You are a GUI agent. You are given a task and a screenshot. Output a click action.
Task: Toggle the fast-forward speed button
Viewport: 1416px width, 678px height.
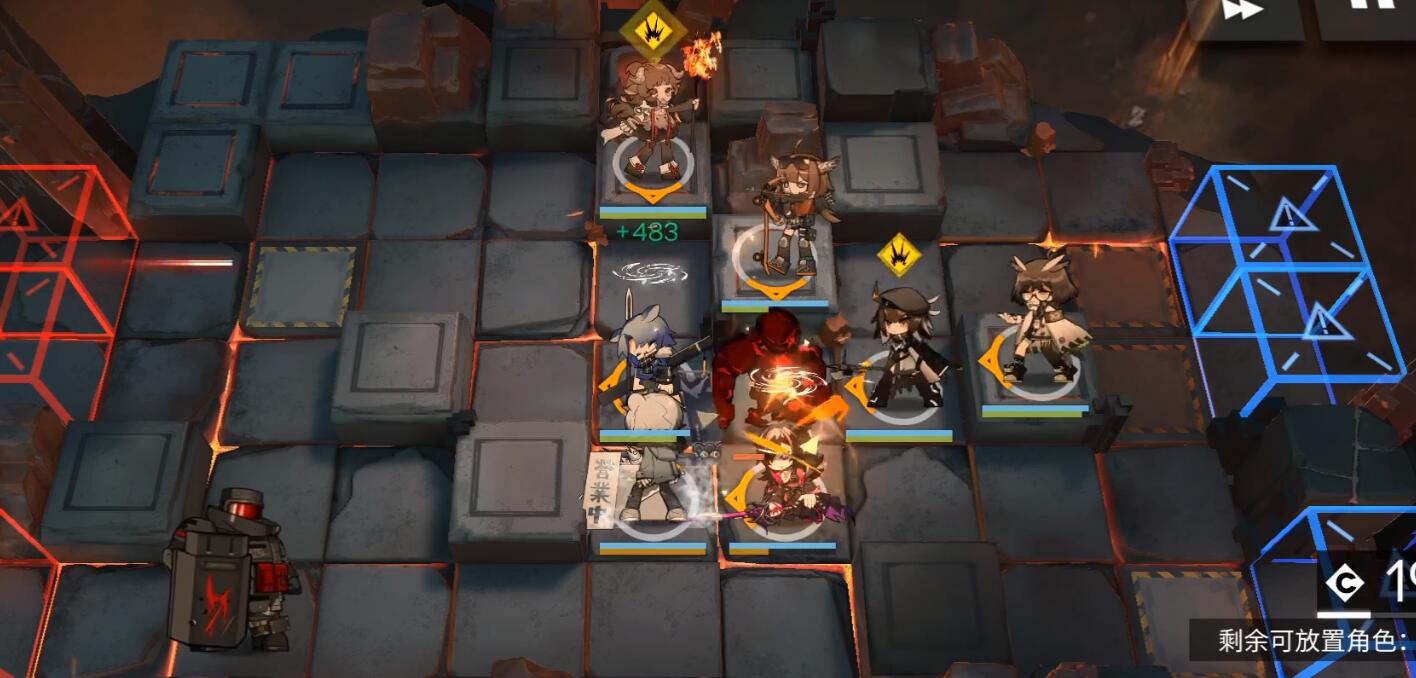point(1243,12)
